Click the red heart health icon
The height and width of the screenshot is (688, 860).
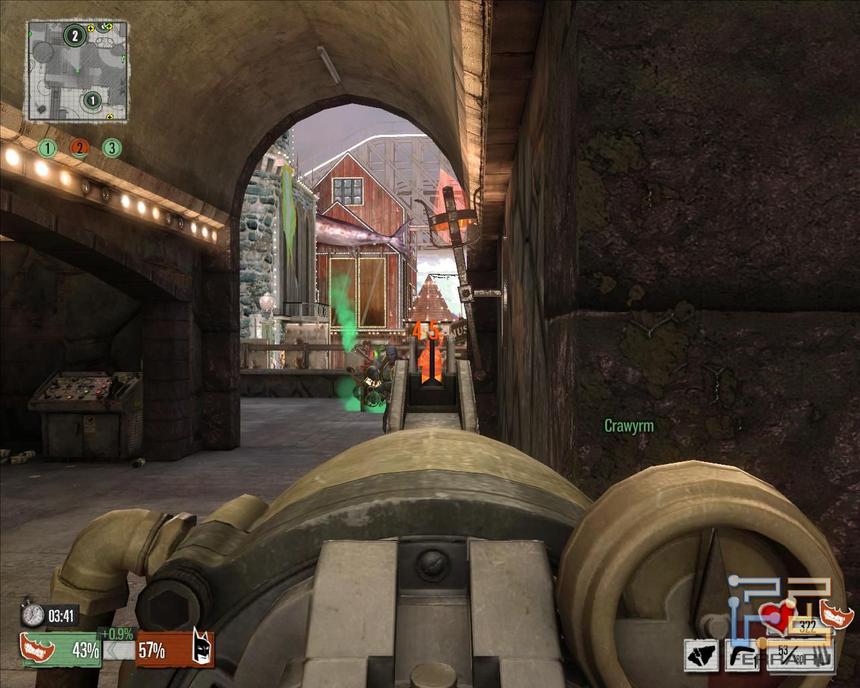click(776, 617)
